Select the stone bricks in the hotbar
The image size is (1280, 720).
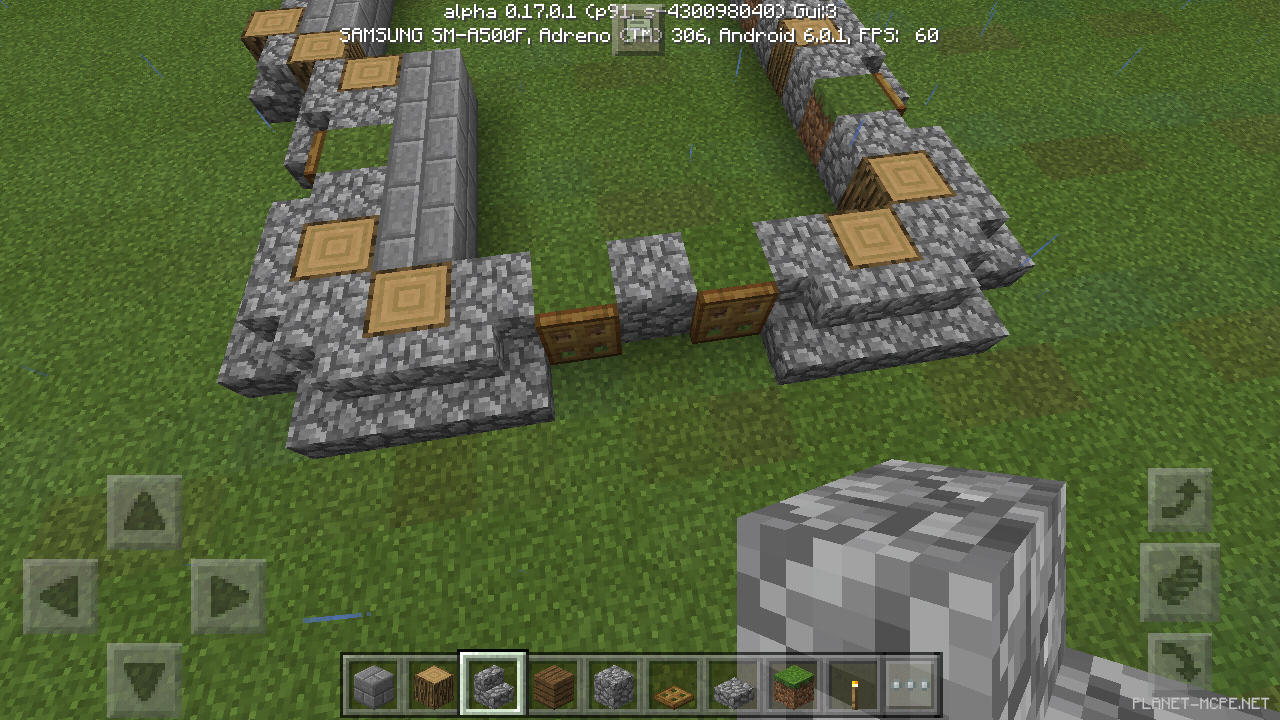pyautogui.click(x=373, y=685)
